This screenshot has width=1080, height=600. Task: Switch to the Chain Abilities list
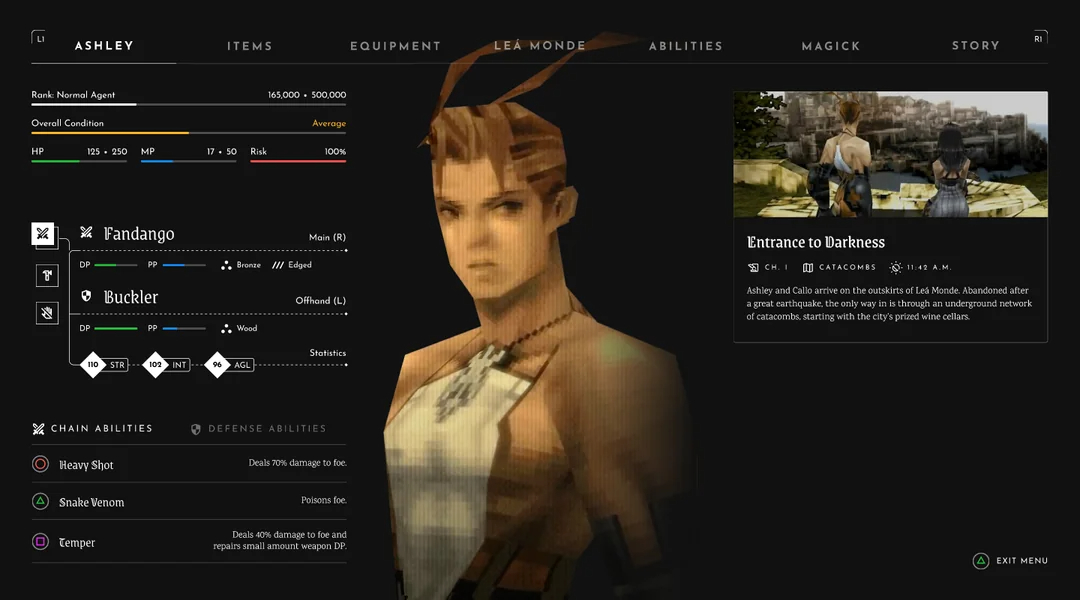point(93,429)
